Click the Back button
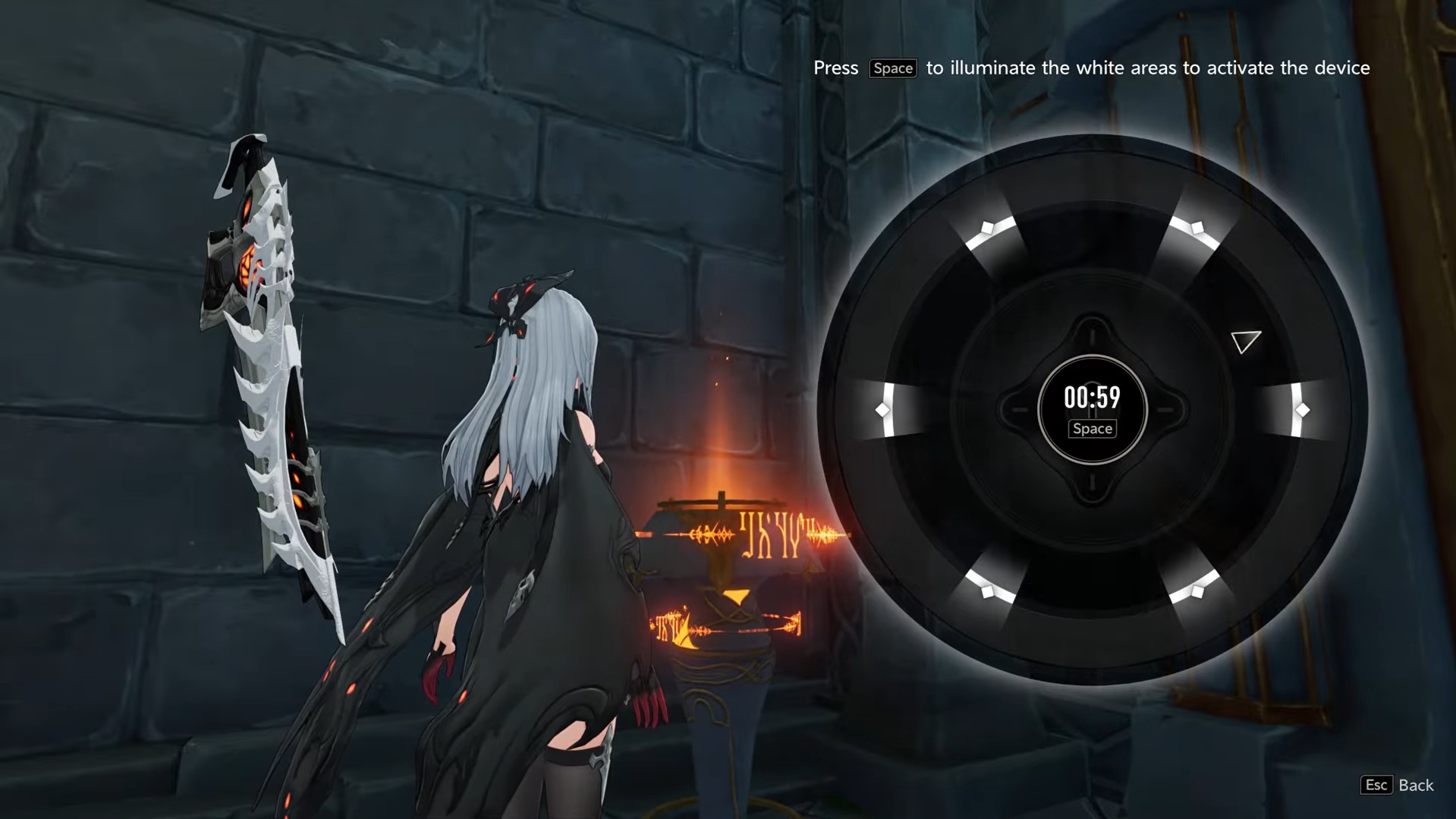 coord(1397,785)
